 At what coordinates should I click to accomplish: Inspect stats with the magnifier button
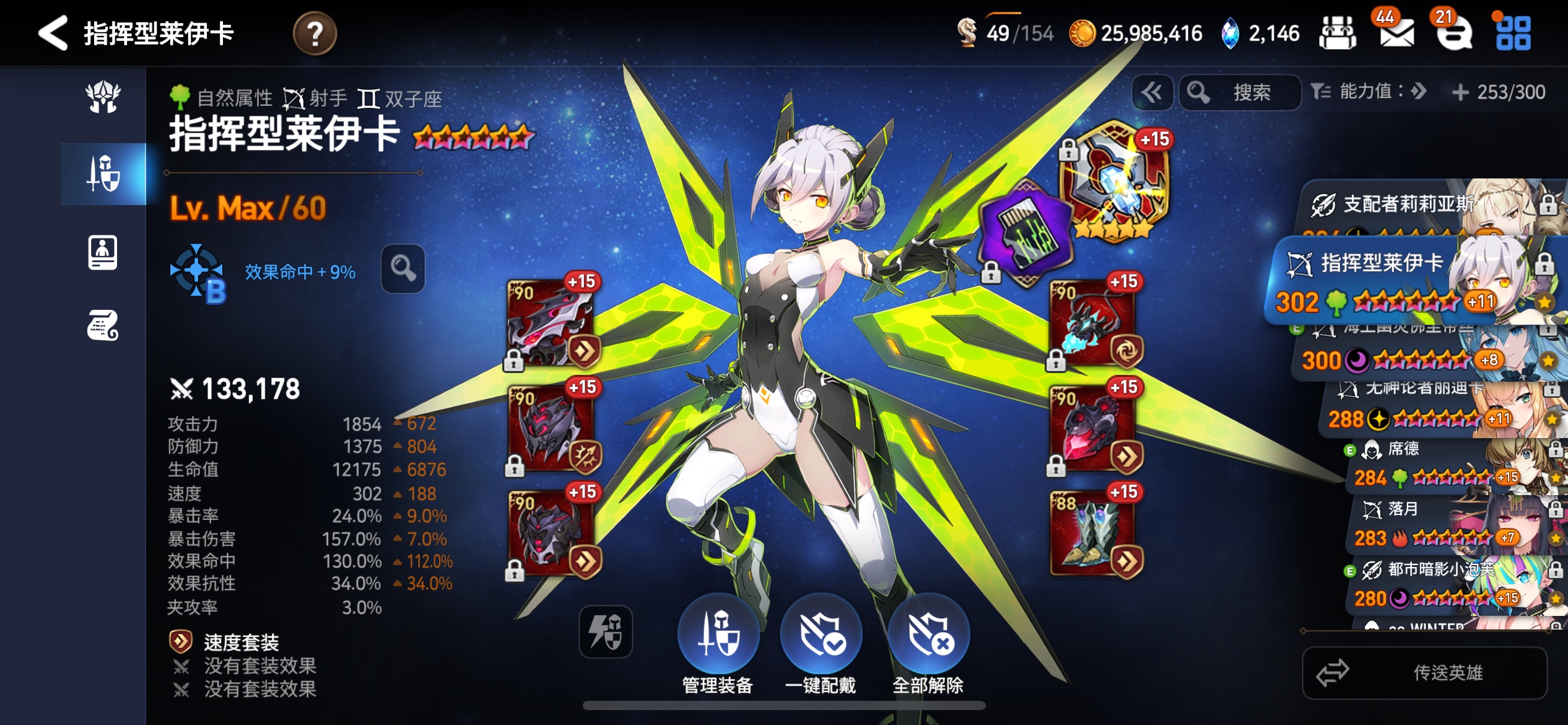coord(403,270)
